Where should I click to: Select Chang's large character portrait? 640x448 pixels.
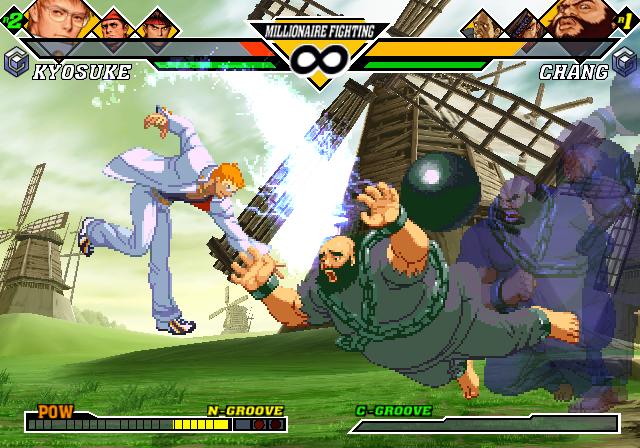(x=583, y=18)
